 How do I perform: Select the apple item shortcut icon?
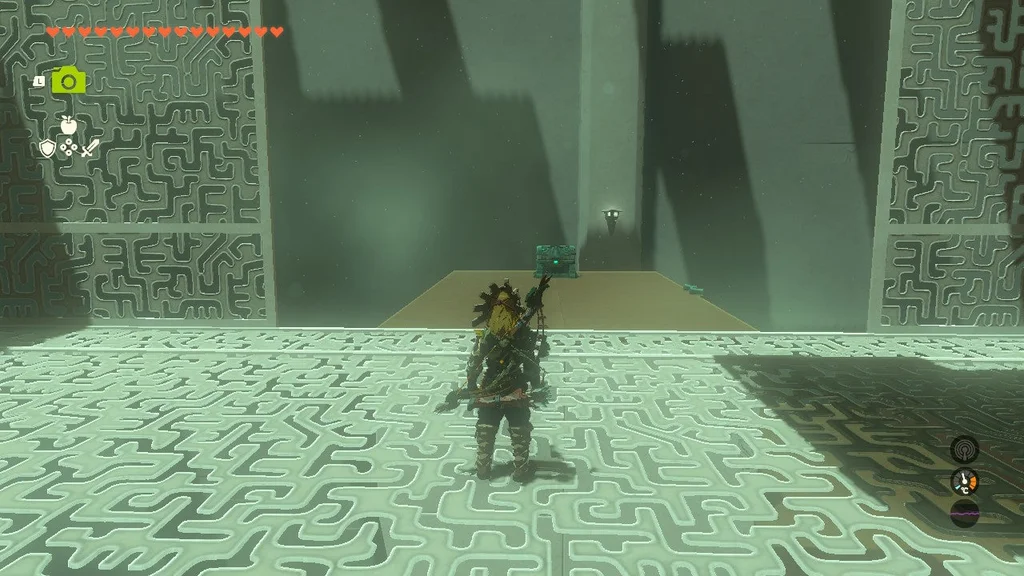pyautogui.click(x=68, y=125)
